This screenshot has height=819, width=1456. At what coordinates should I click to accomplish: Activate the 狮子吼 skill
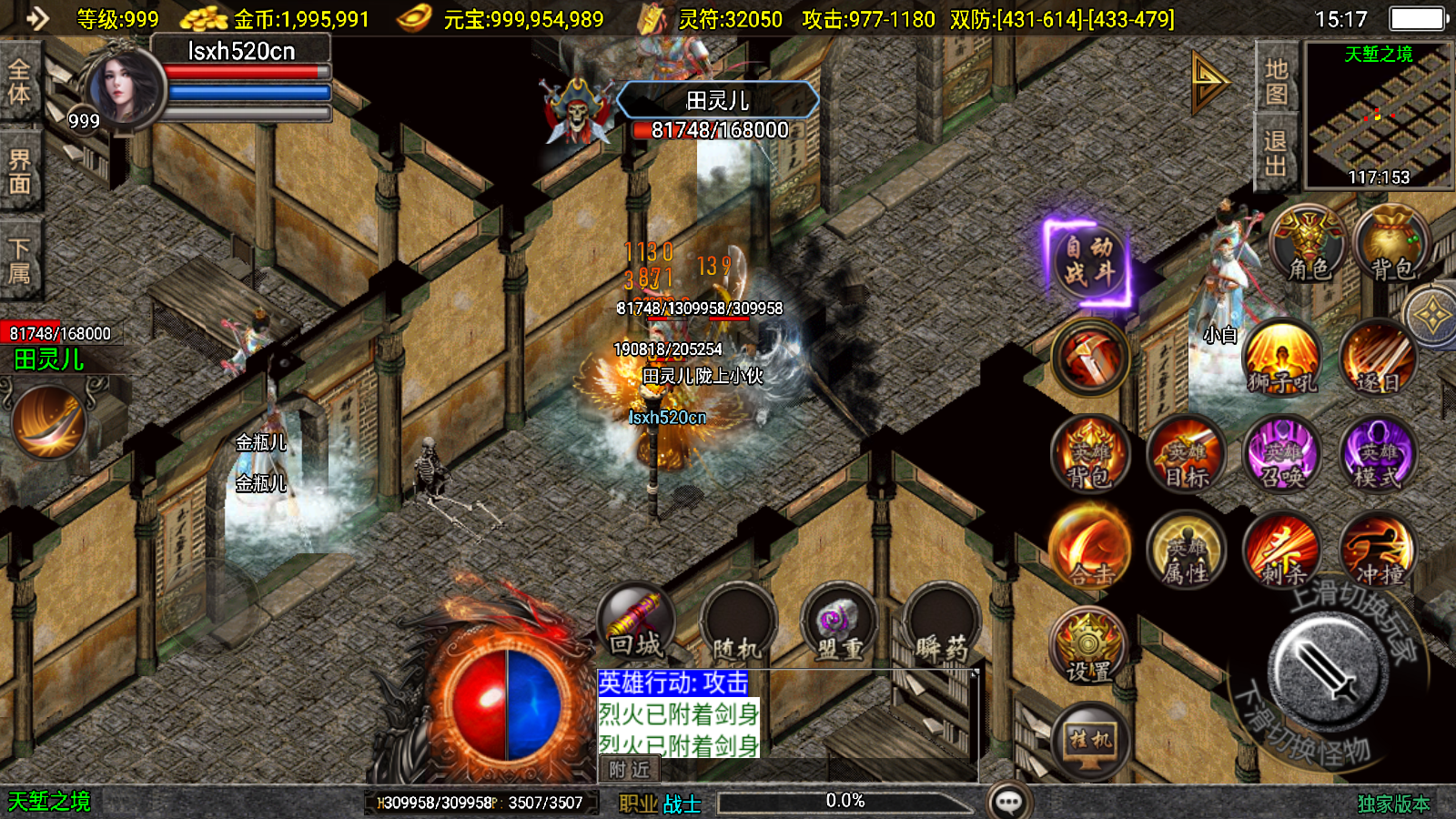pyautogui.click(x=1281, y=358)
